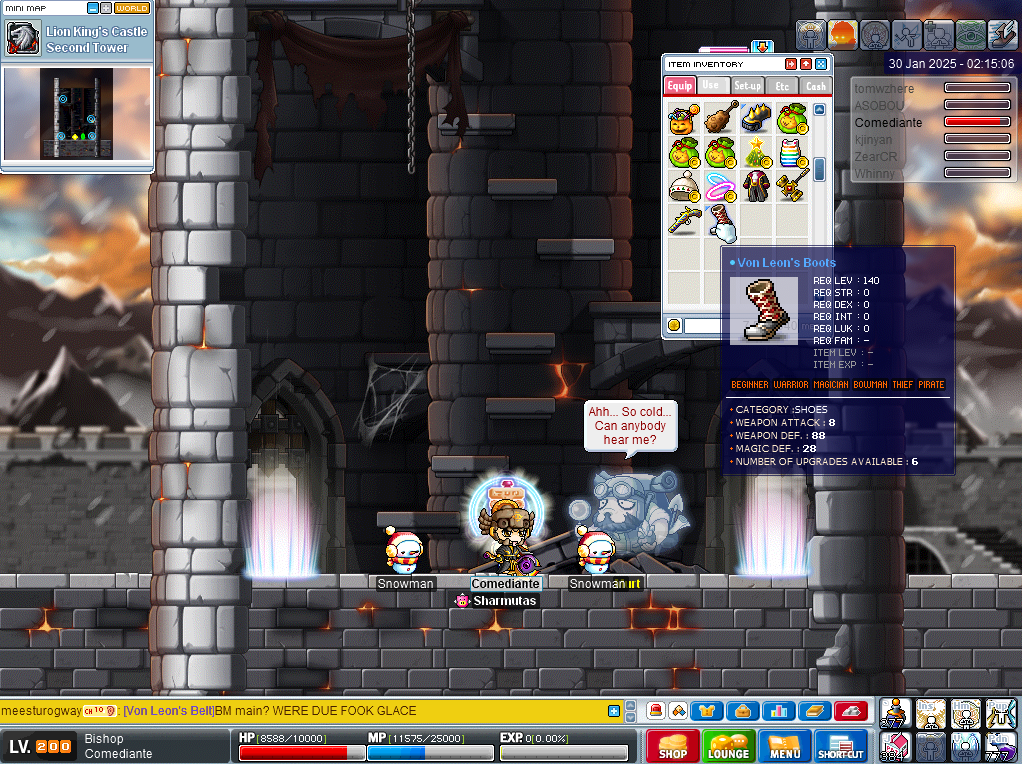Open the equipment shirt icon button

707,711
